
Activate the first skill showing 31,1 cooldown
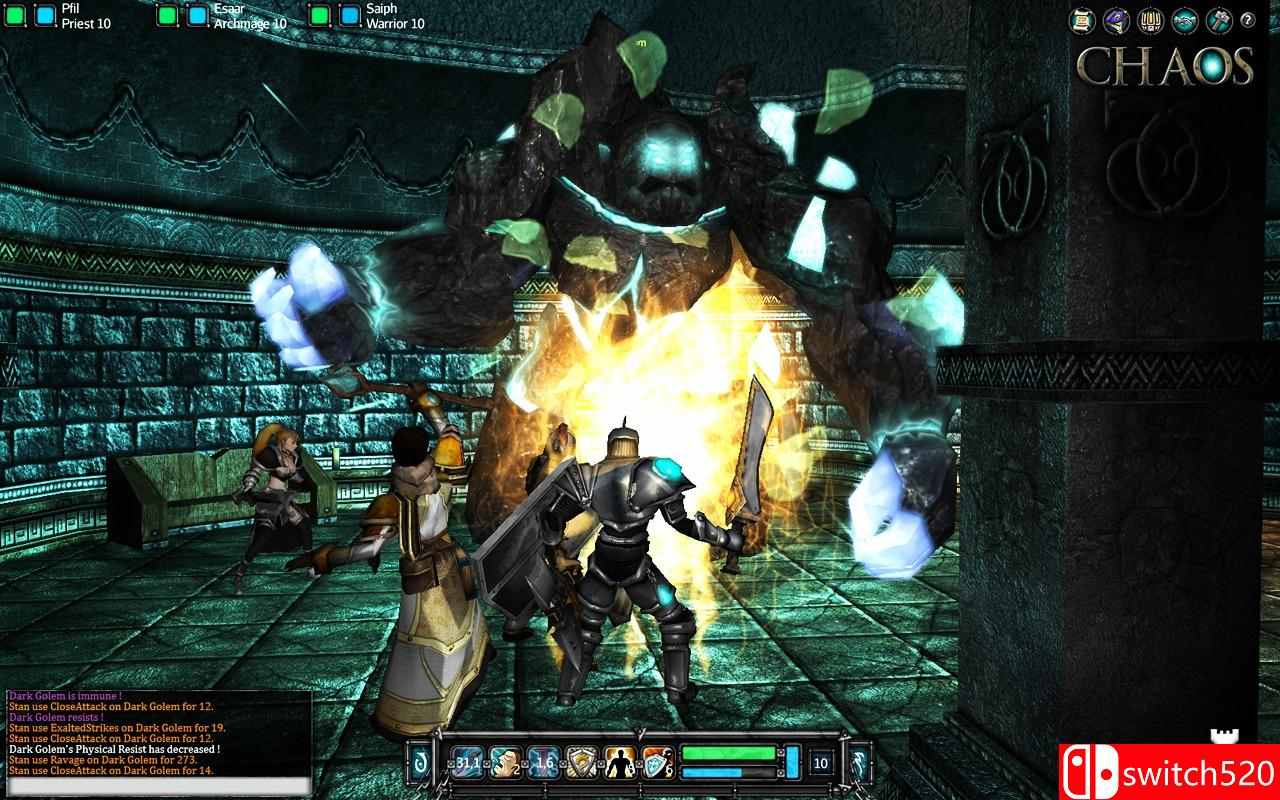point(467,763)
